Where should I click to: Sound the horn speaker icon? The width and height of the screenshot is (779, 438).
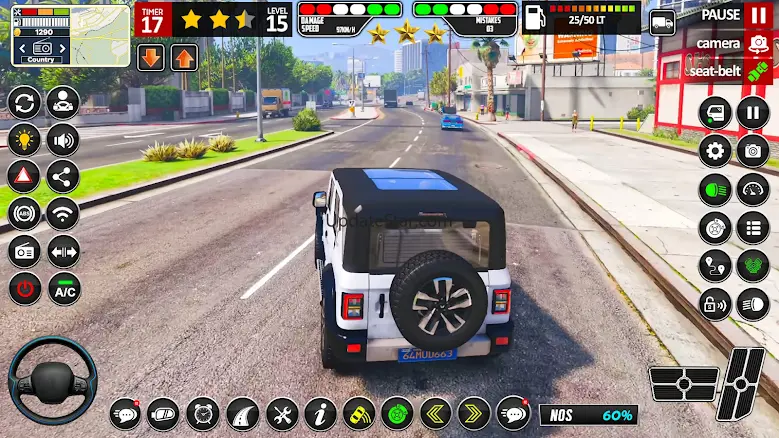pyautogui.click(x=63, y=140)
